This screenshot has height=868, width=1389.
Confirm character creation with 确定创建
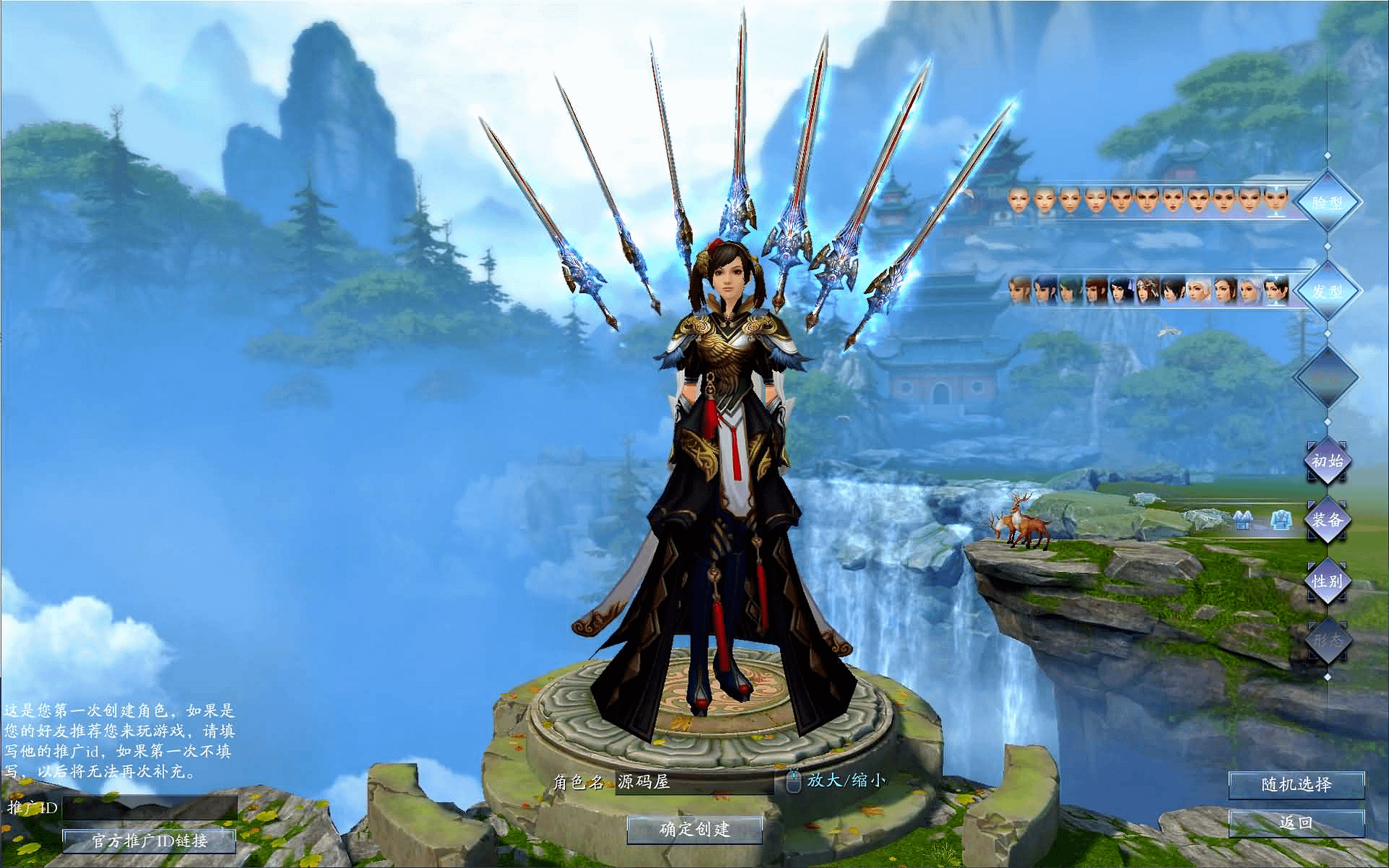coord(694,829)
